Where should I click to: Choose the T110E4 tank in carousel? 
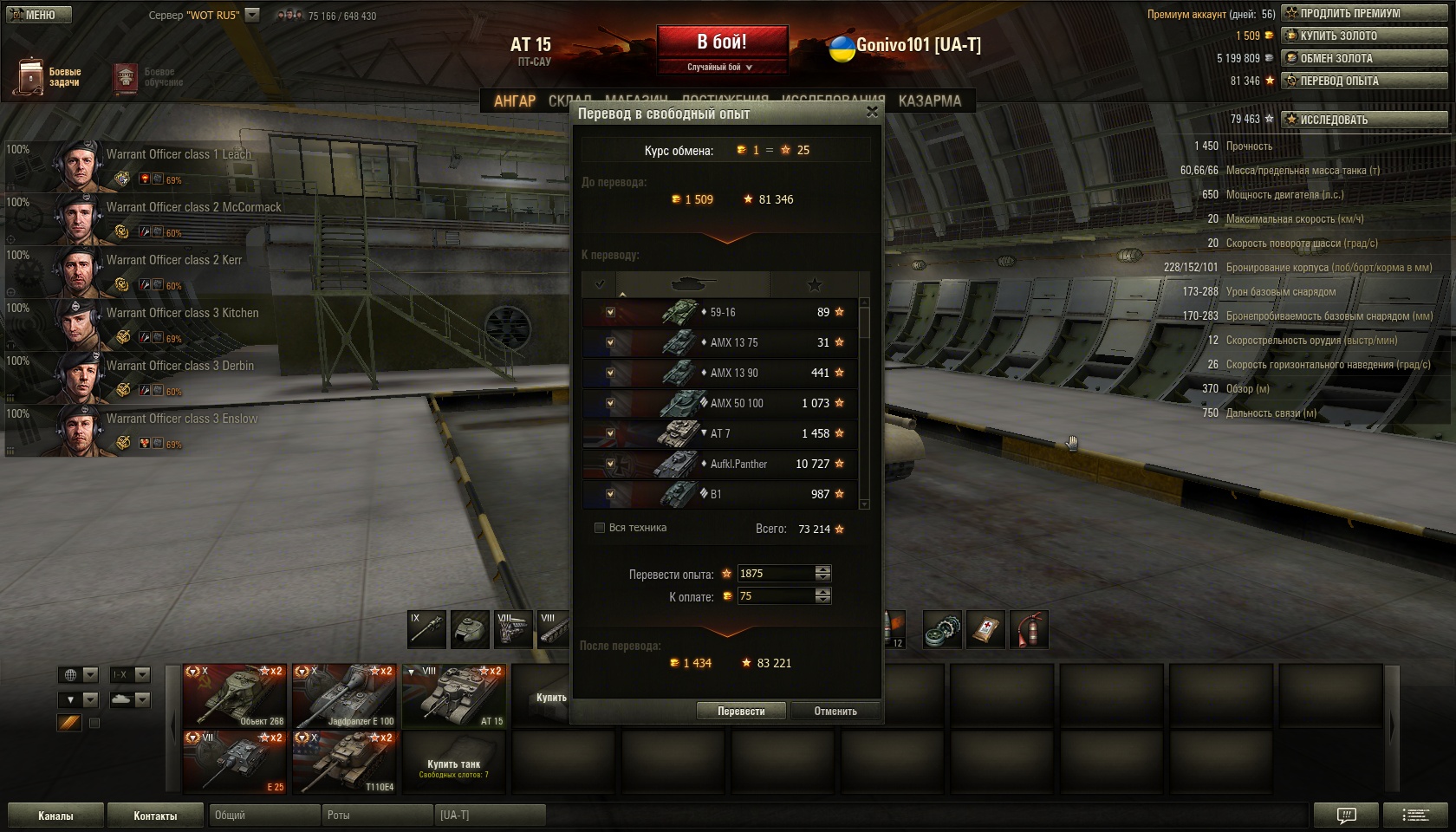[344, 762]
